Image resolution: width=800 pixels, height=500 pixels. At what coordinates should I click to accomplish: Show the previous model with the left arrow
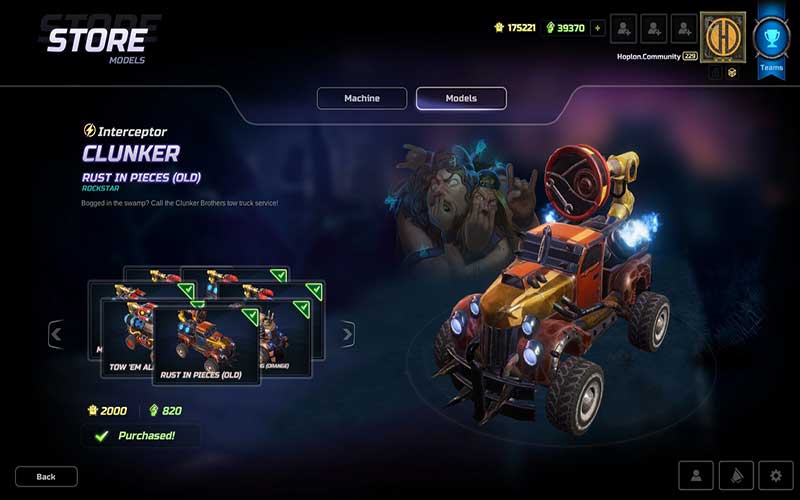tap(56, 334)
